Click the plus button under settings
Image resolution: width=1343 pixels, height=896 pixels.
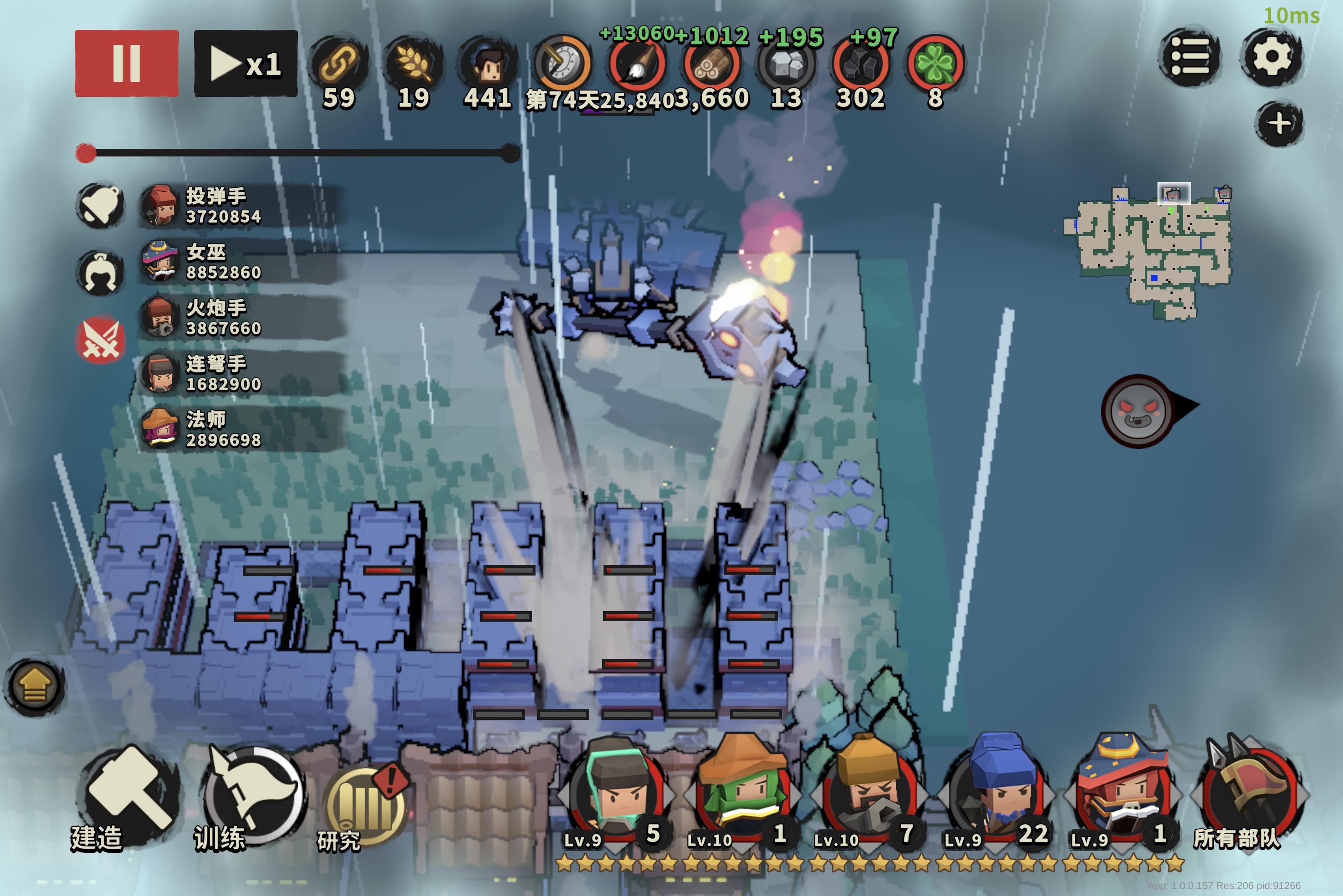pyautogui.click(x=1279, y=123)
